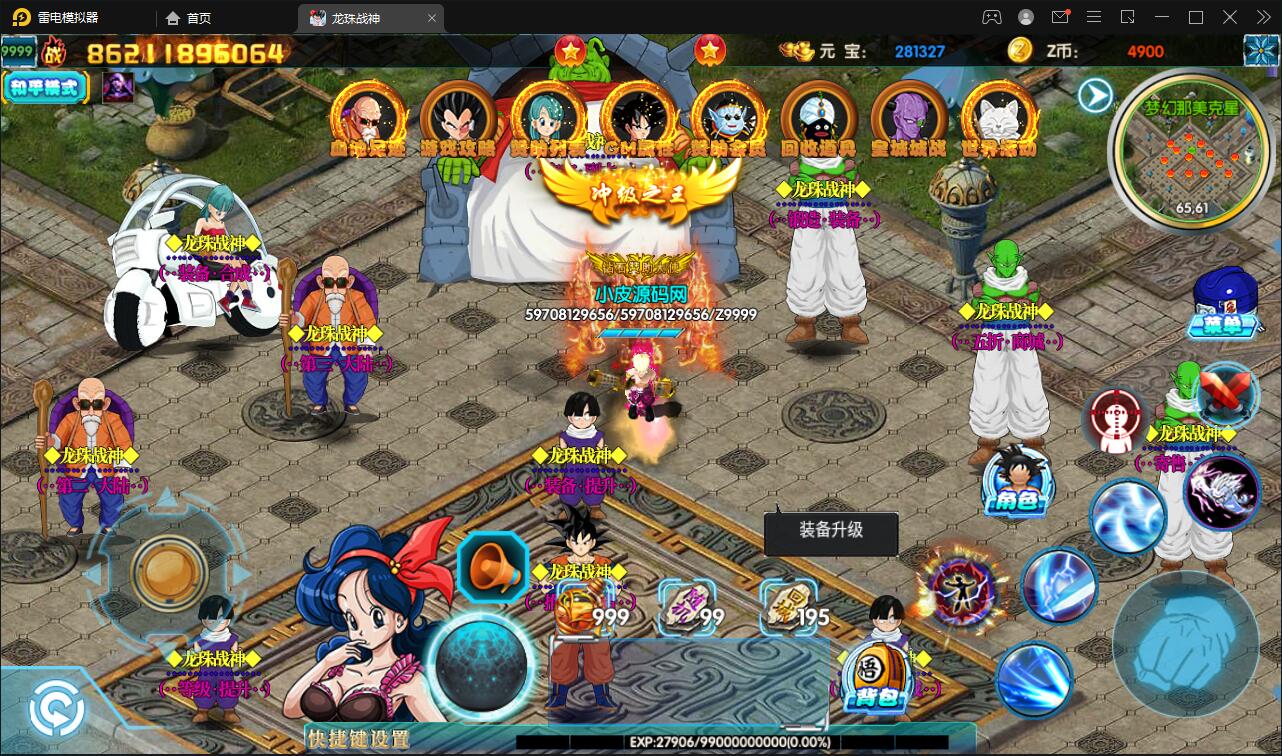Image resolution: width=1282 pixels, height=756 pixels.
Task: Toggle the circular auto-rotate control bottom left
Action: pyautogui.click(x=57, y=707)
